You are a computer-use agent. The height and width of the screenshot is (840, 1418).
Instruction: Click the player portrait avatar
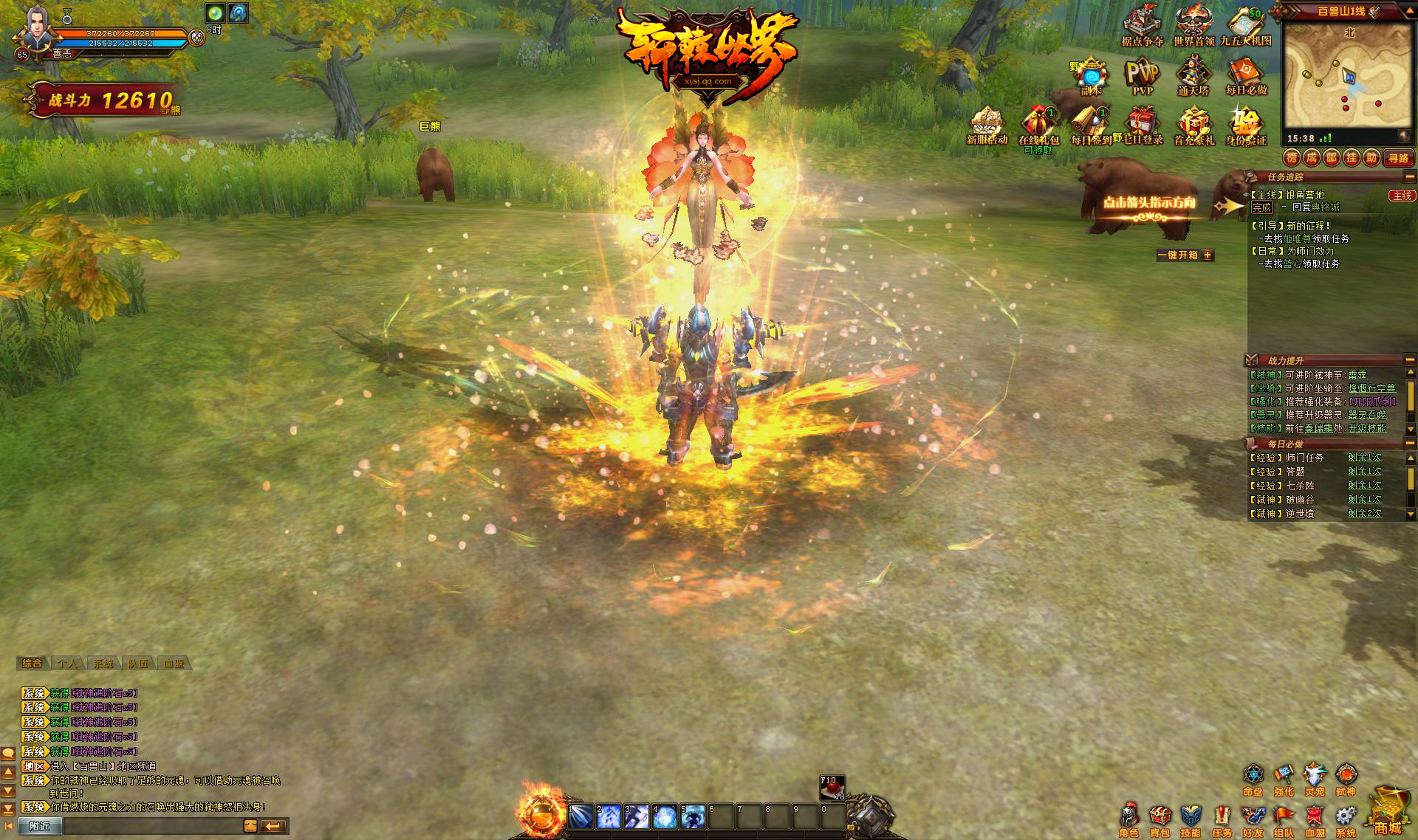35,30
